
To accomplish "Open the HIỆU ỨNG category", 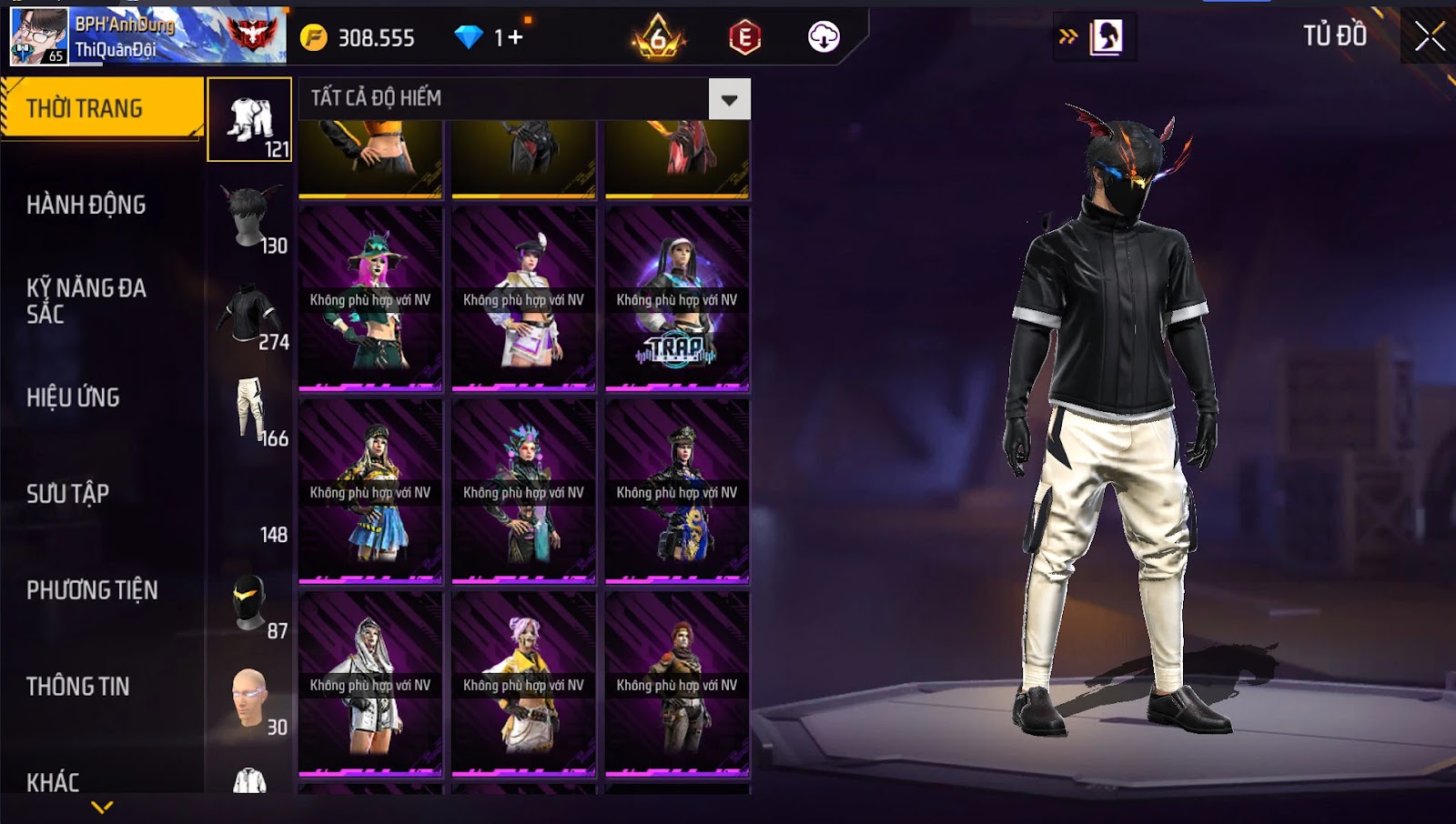I will pyautogui.click(x=73, y=397).
